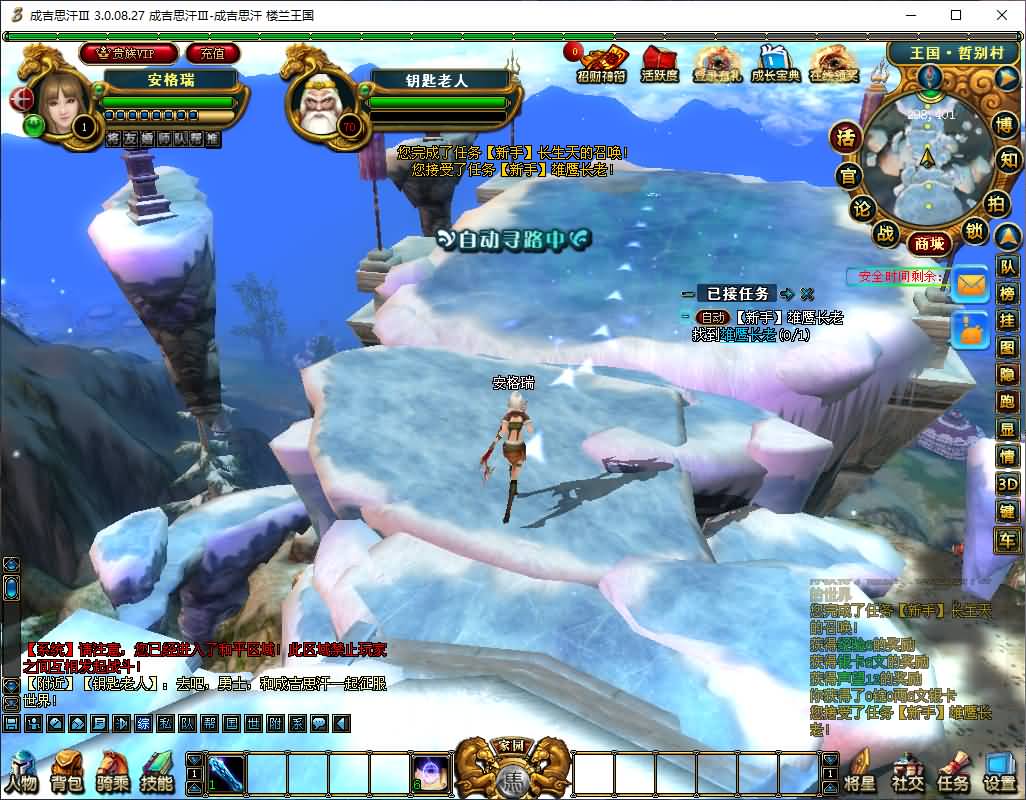Click the 充值 recharge button
Viewport: 1026px width, 800px height.
(x=213, y=53)
